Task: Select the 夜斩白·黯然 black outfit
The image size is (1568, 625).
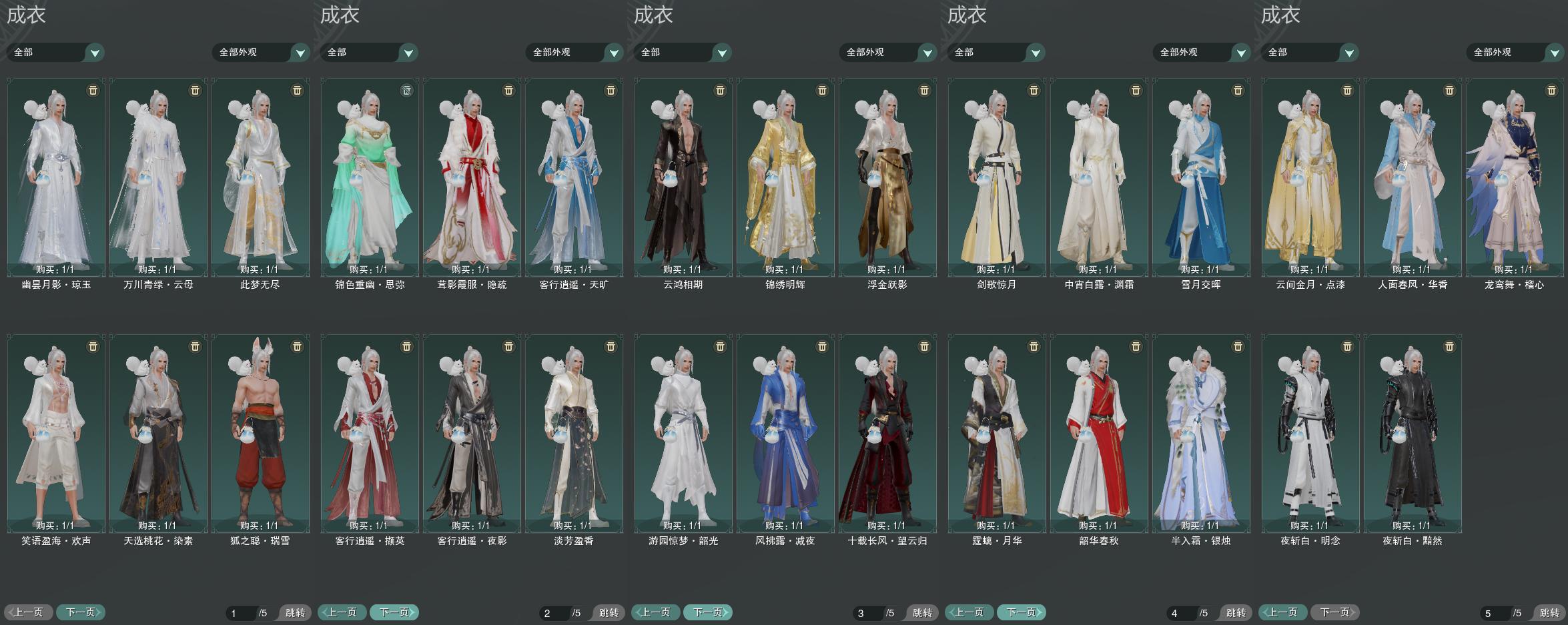Action: (1413, 434)
